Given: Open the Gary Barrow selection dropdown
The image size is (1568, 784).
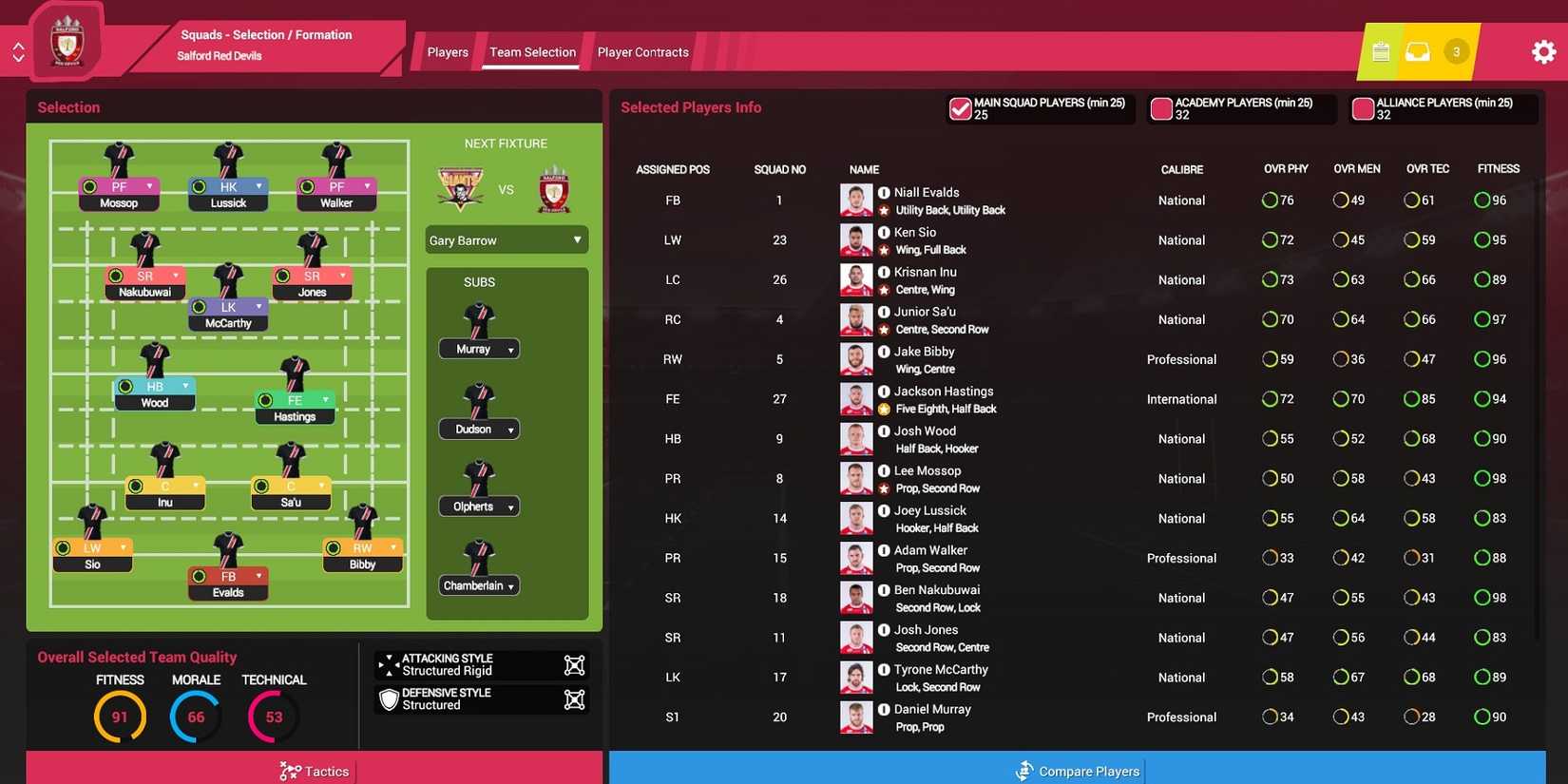Looking at the screenshot, I should [x=506, y=239].
